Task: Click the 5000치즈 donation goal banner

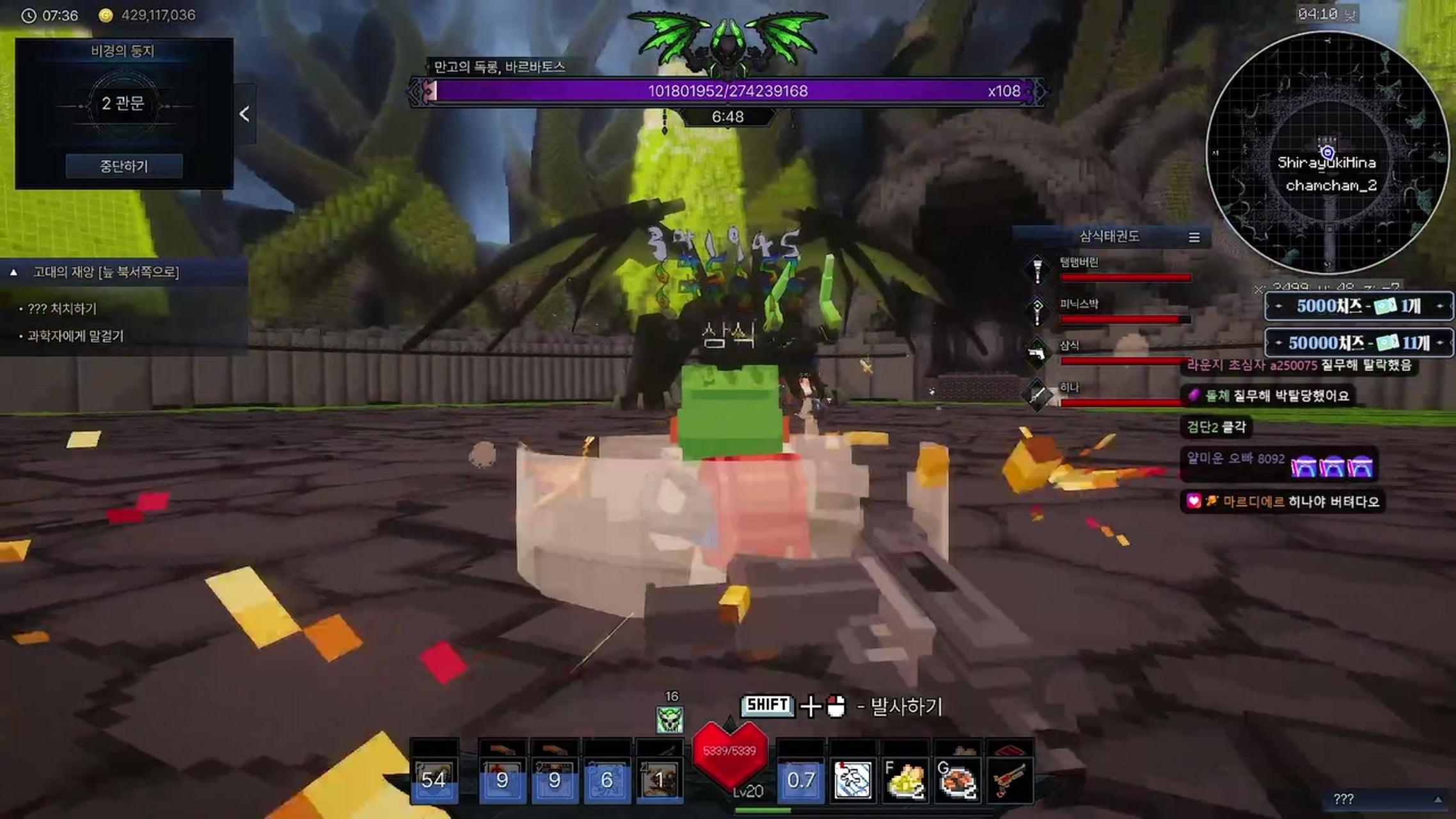Action: 1359,306
